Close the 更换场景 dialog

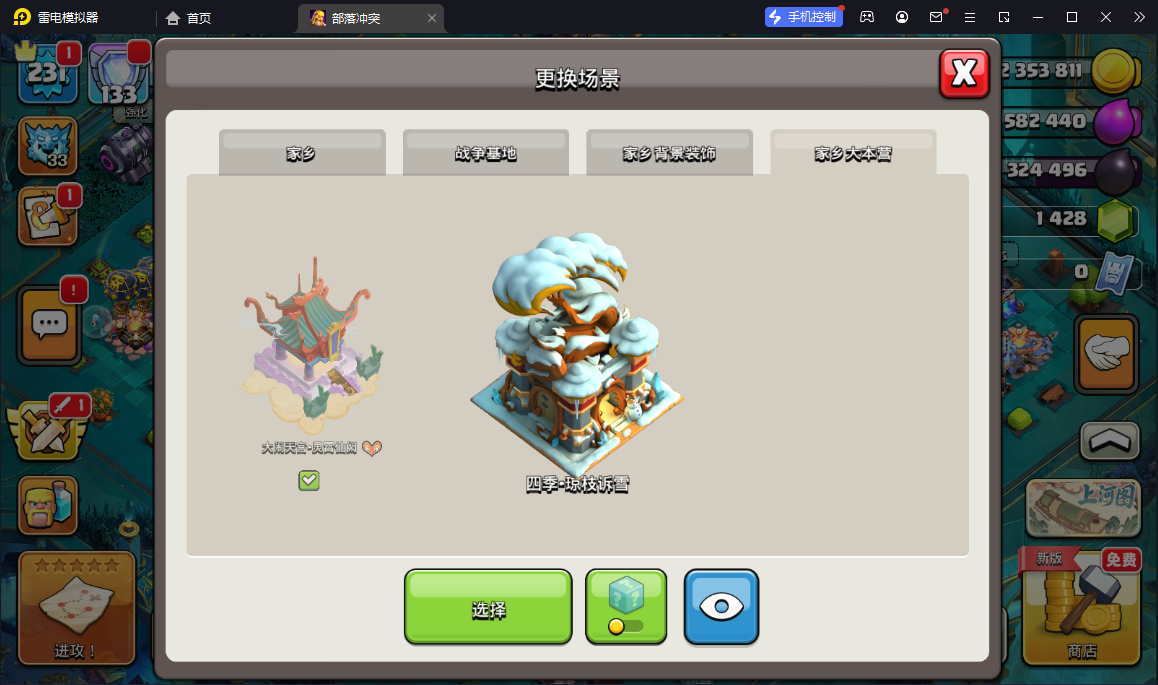coord(964,73)
